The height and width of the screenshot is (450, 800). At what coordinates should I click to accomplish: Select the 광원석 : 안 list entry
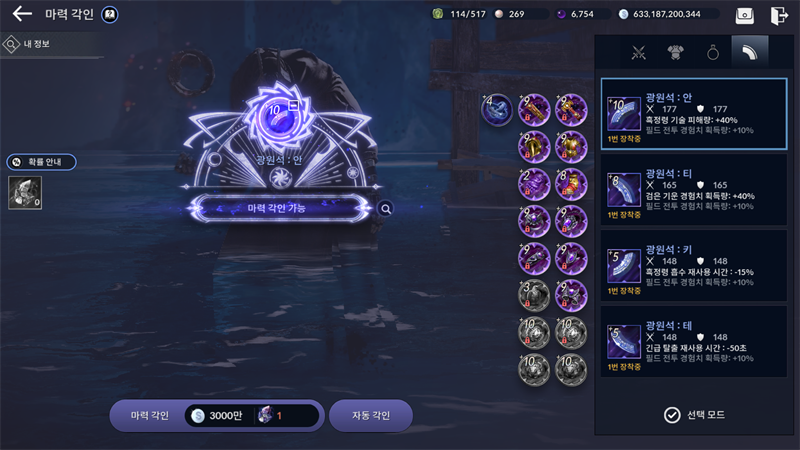tap(693, 114)
